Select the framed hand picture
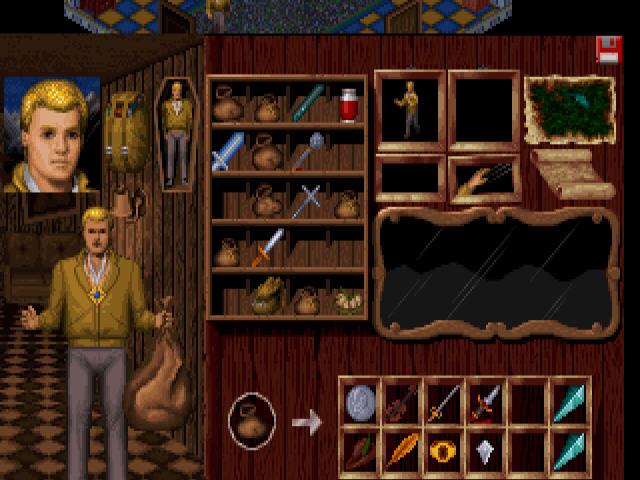The image size is (640, 480). [x=484, y=180]
